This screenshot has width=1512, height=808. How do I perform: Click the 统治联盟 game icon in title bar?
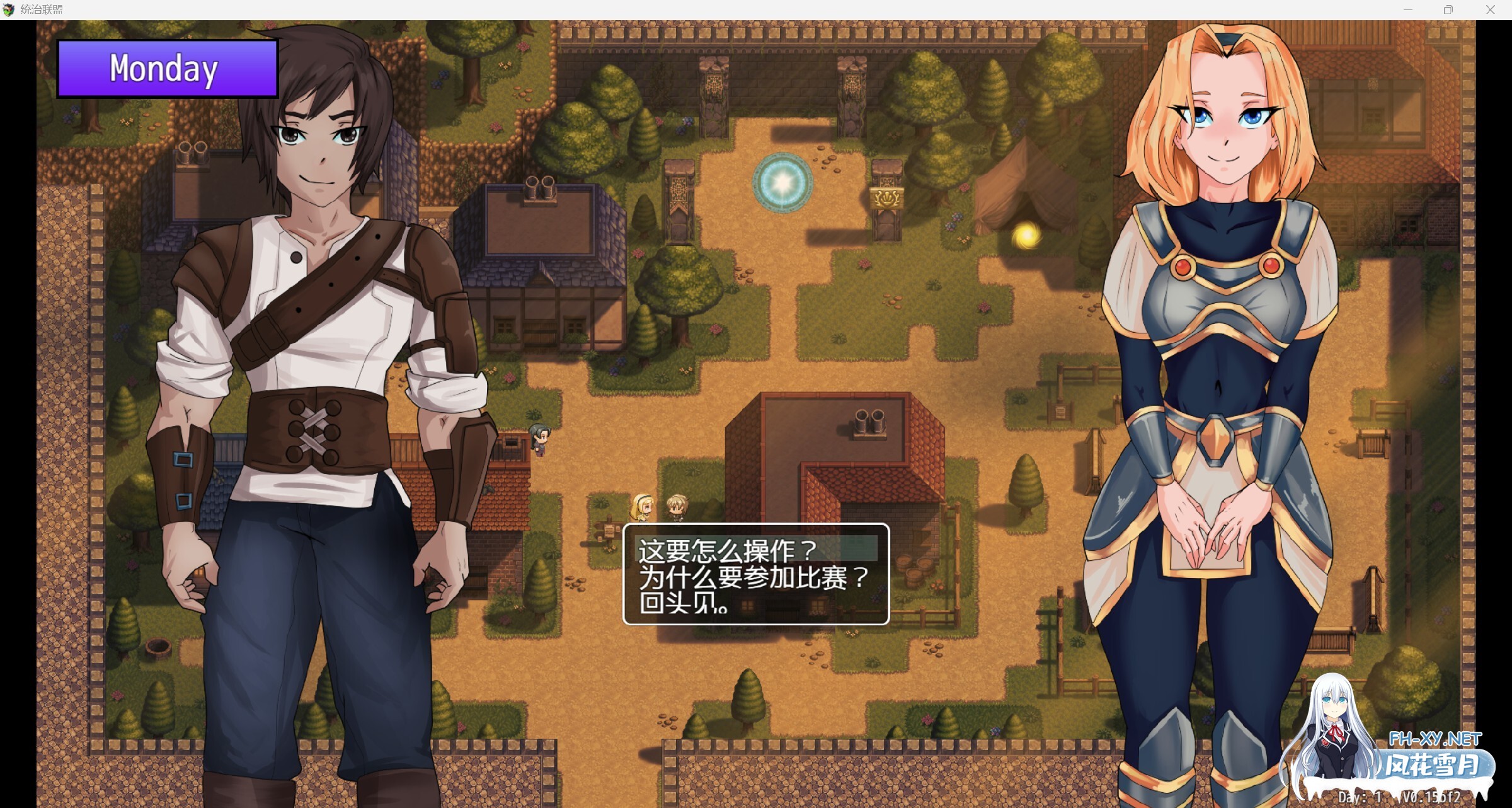coord(9,9)
